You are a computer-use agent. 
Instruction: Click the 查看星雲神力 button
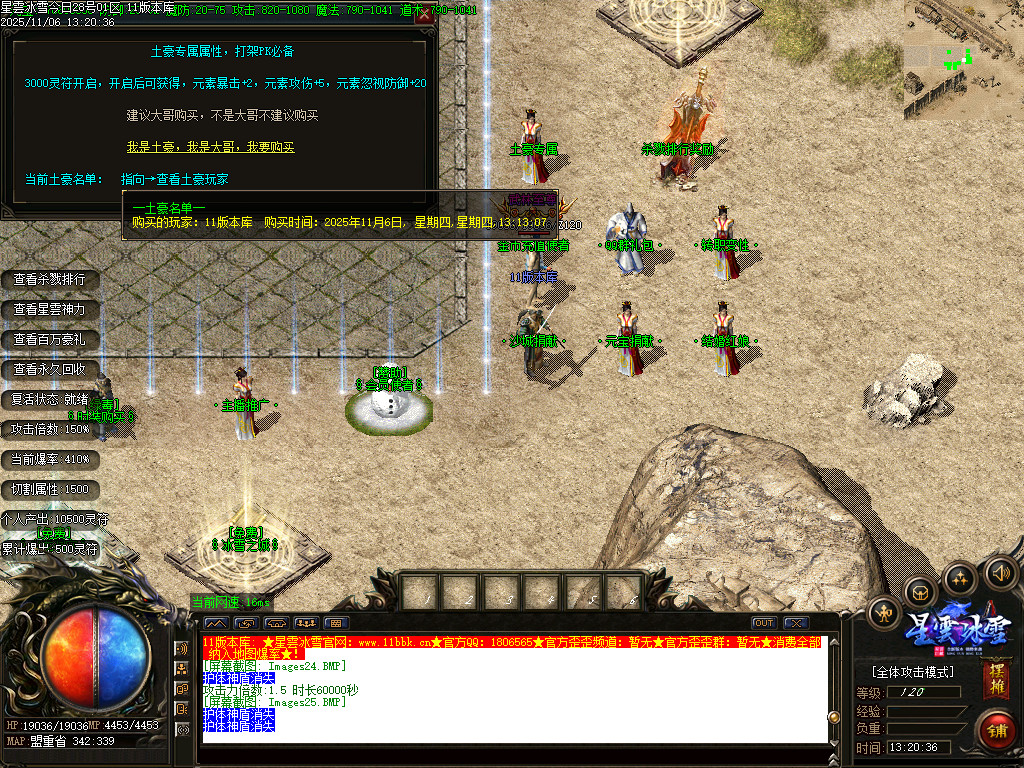[50, 310]
